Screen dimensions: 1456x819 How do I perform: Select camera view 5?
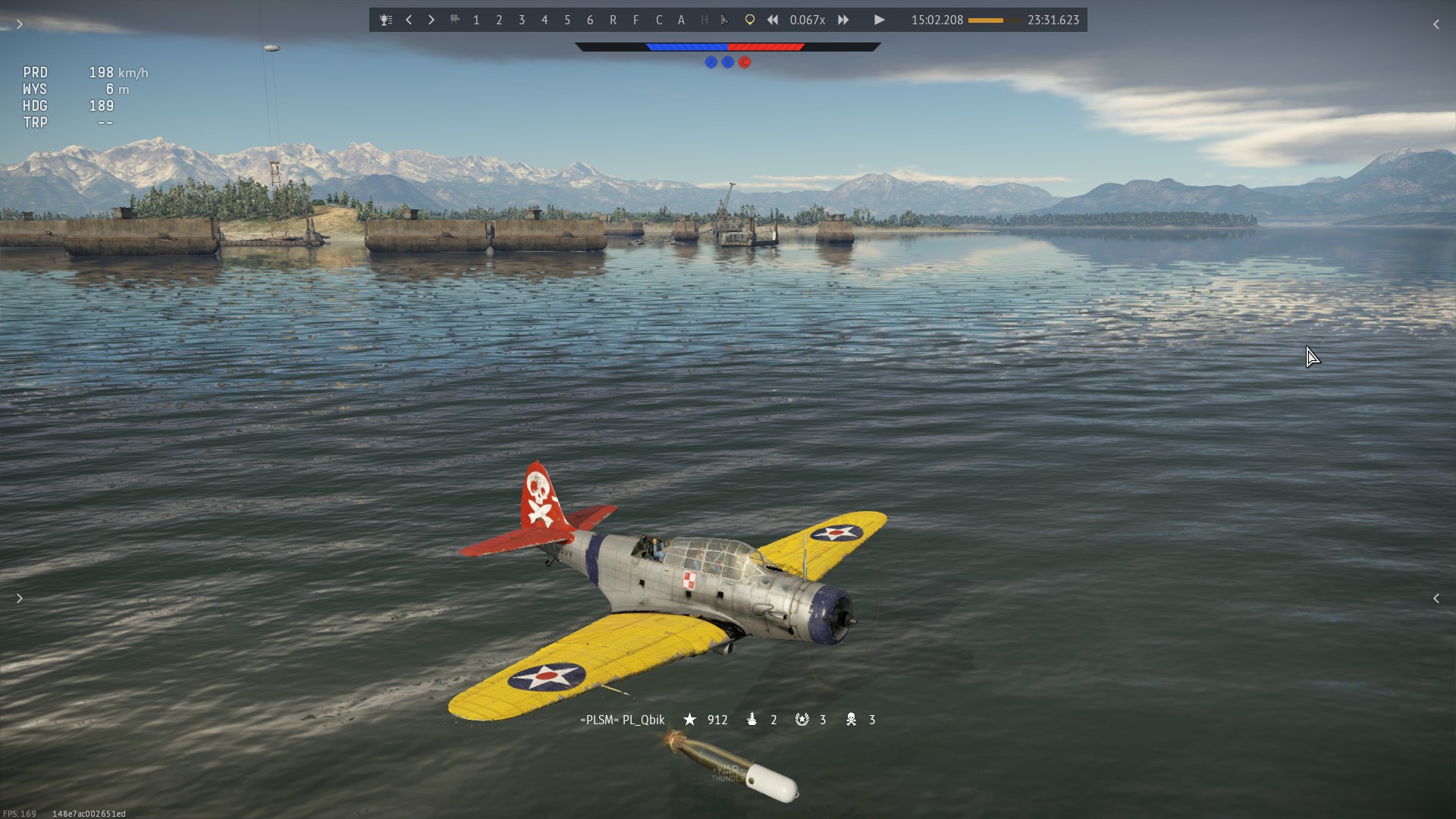click(567, 20)
